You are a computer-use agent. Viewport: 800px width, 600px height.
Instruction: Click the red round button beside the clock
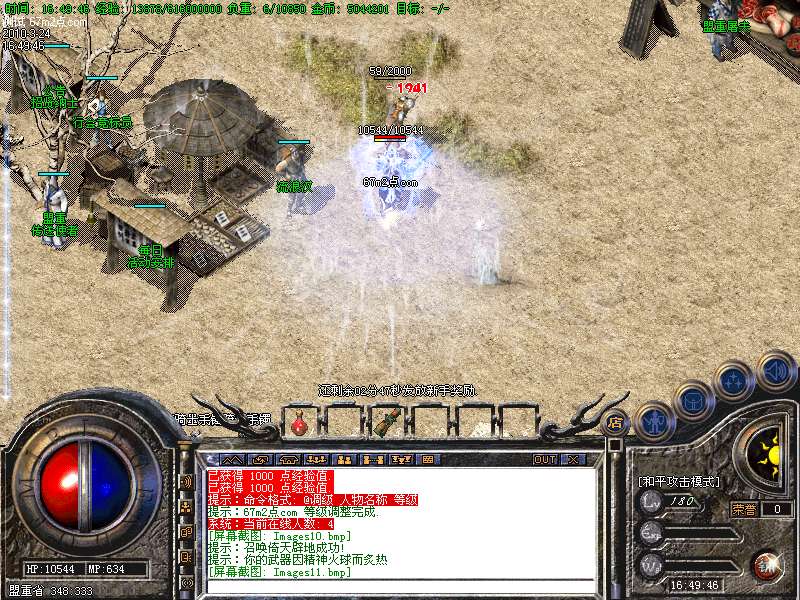768,565
